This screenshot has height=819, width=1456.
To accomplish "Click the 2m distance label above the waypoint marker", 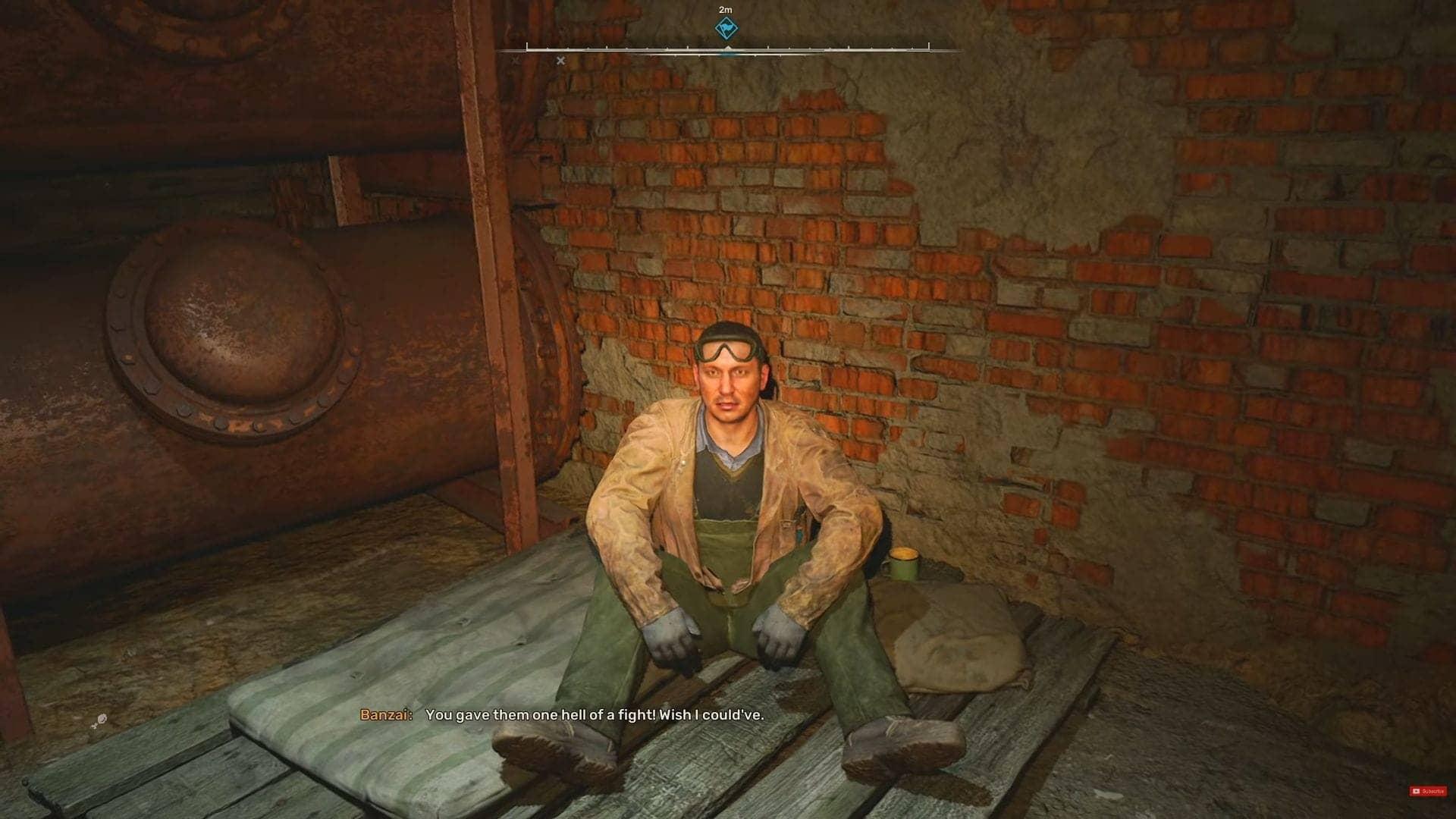I will pos(725,10).
